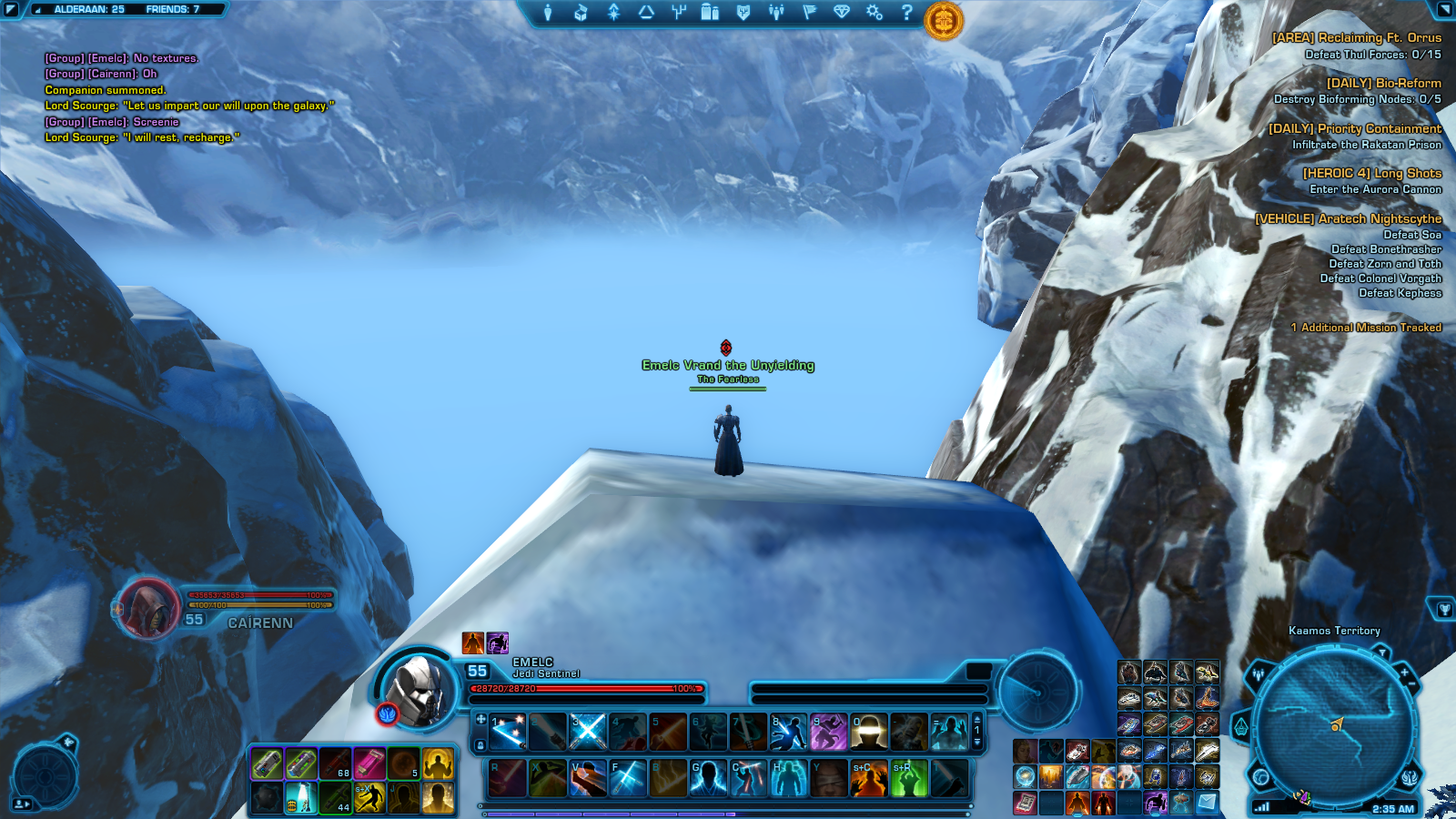Viewport: 1456px width, 819px height.
Task: Select the [HEROIC 4] Long Shots mission tracker entry
Action: tap(1371, 173)
